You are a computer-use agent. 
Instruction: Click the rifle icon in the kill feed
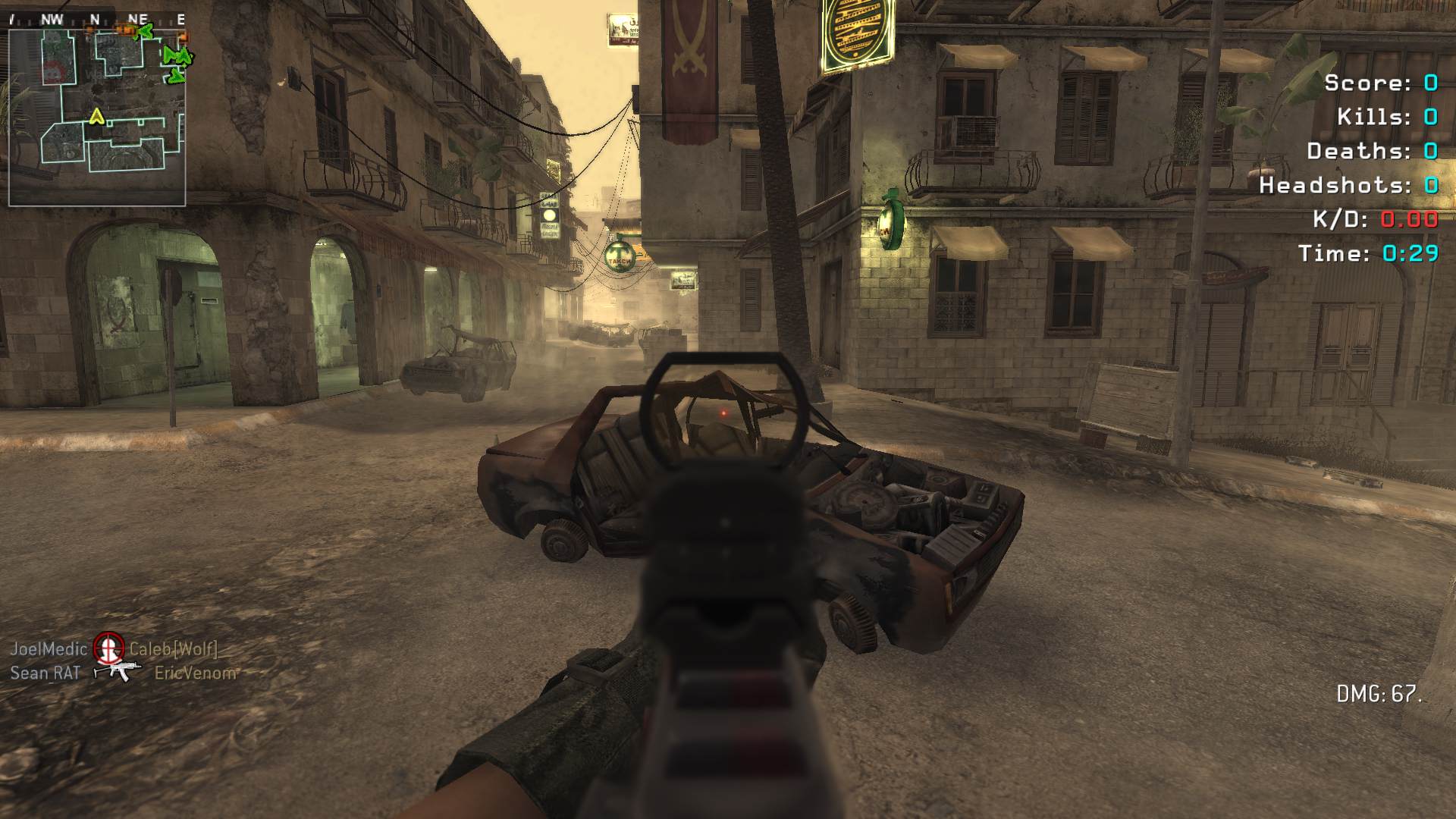tap(117, 670)
